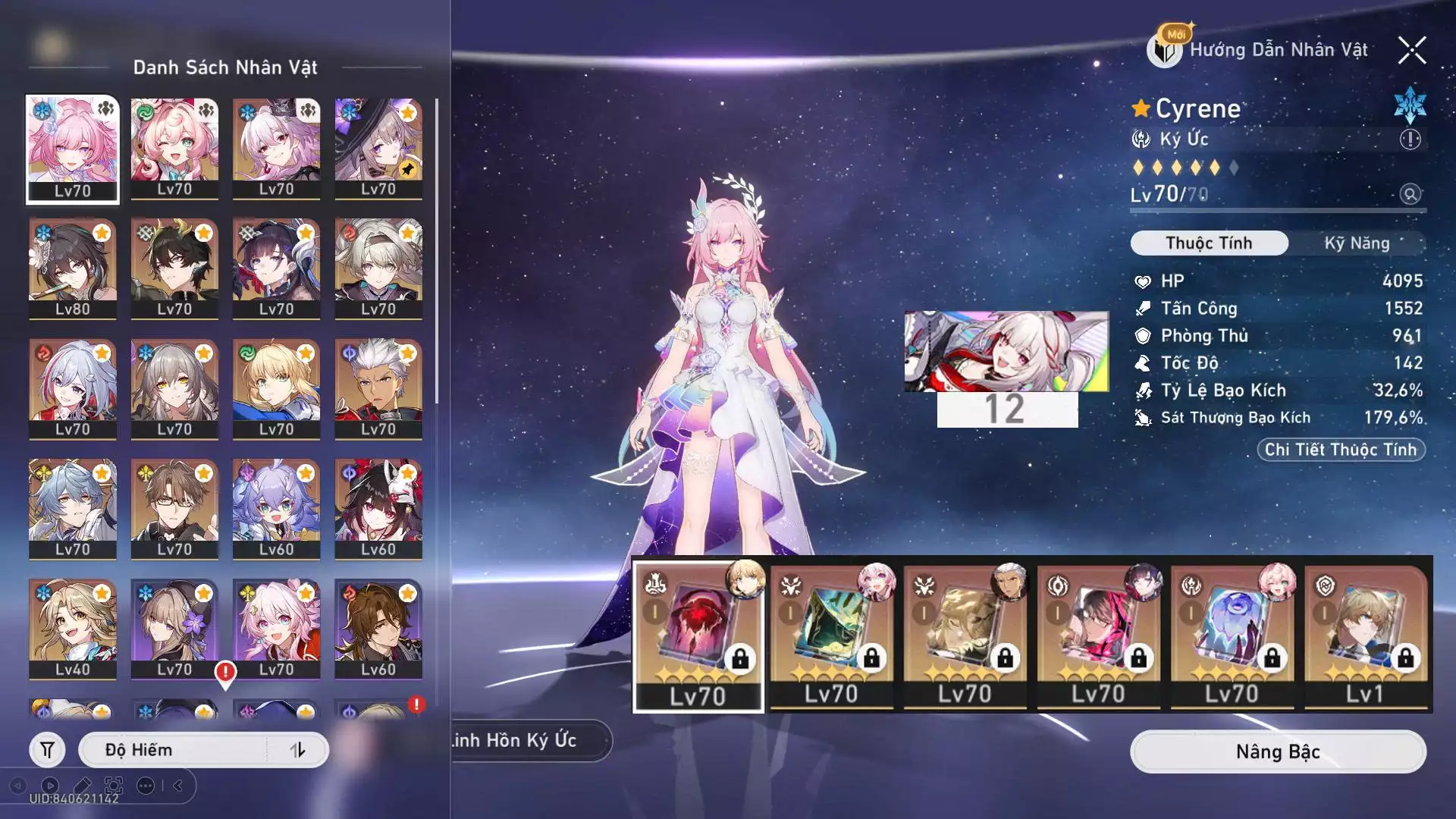Select the Lv70 red light cone card
The height and width of the screenshot is (819, 1456).
point(698,635)
